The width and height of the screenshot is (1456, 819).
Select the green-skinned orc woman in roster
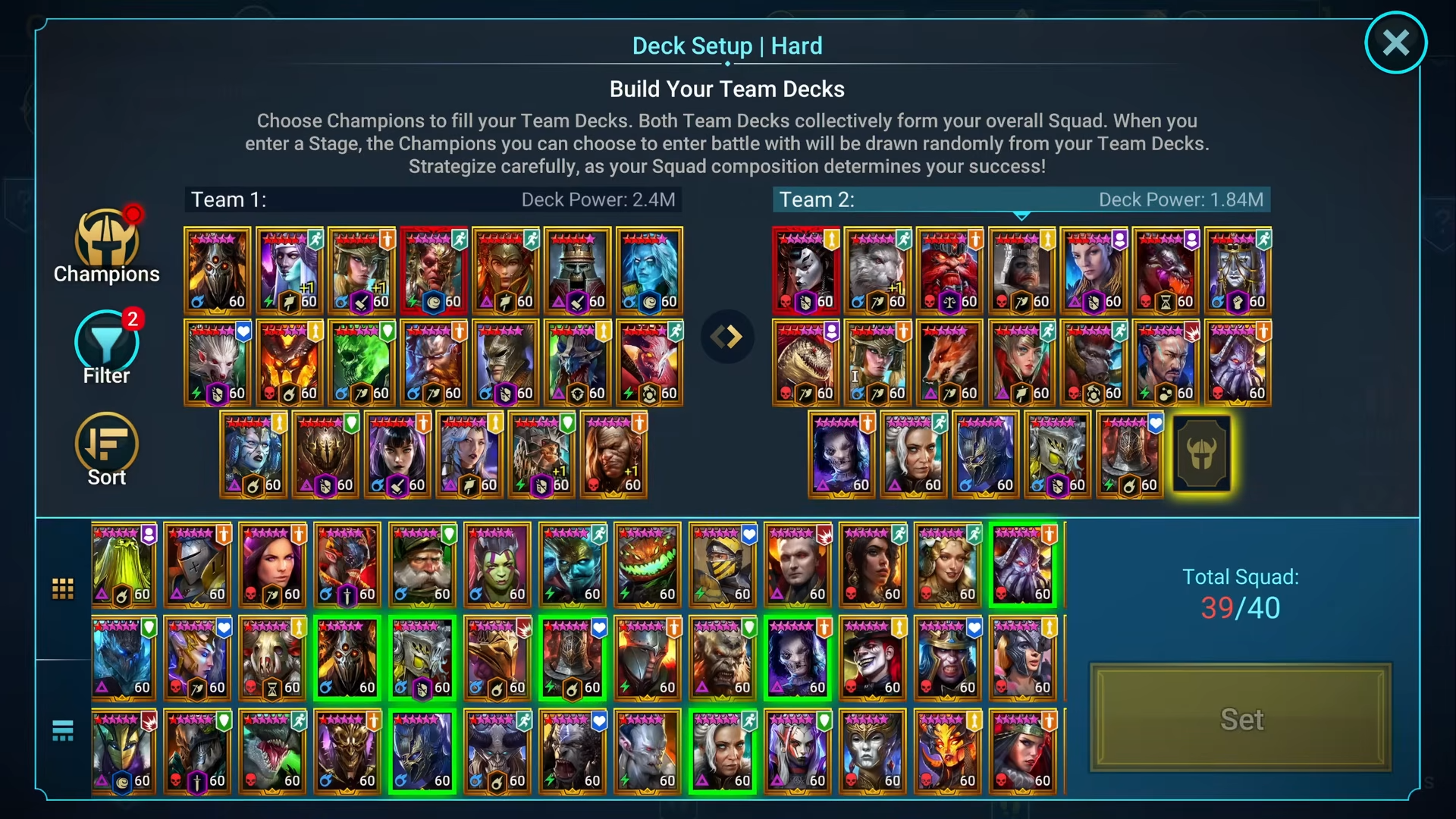(x=497, y=565)
